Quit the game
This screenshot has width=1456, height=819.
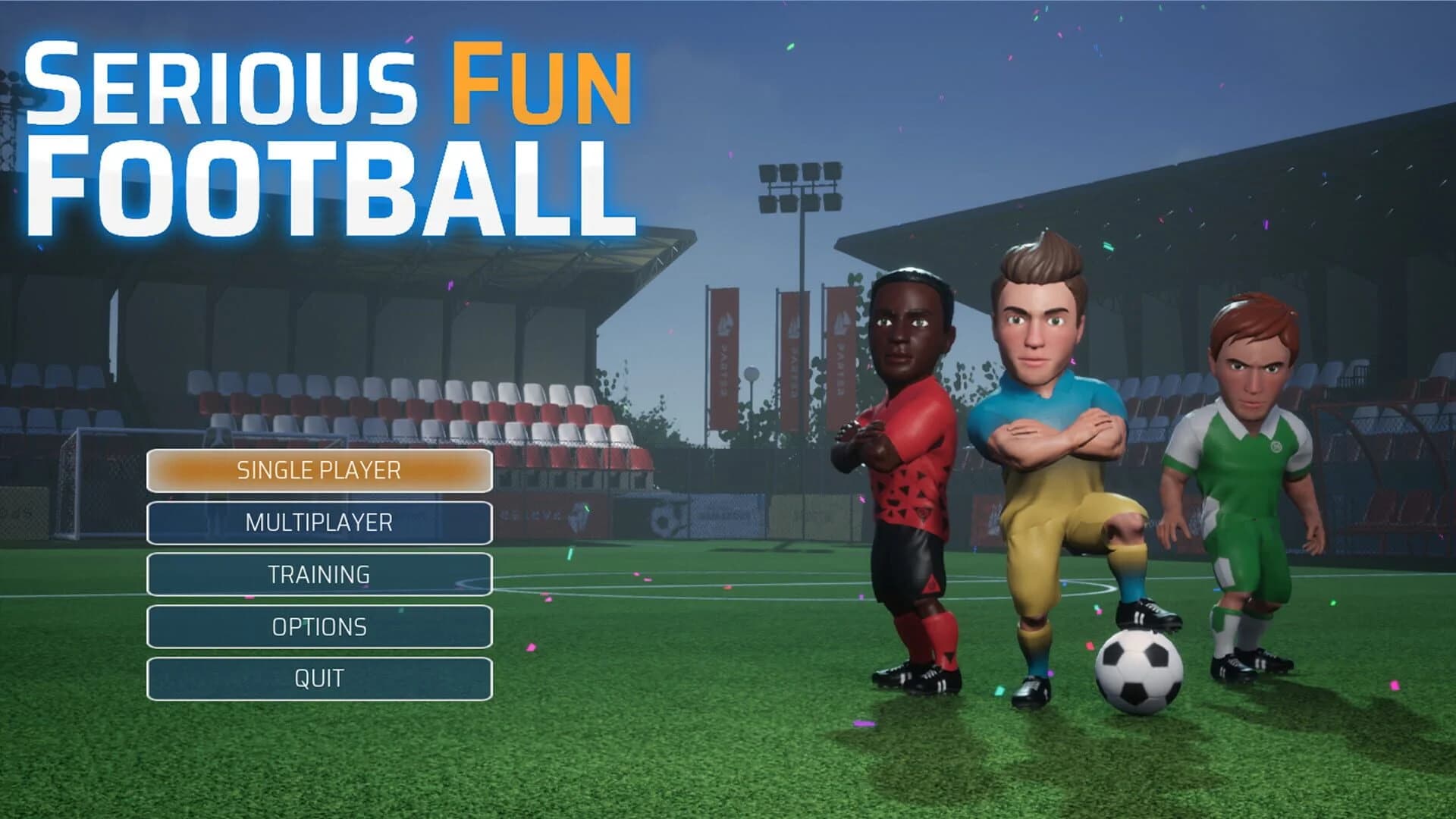318,679
